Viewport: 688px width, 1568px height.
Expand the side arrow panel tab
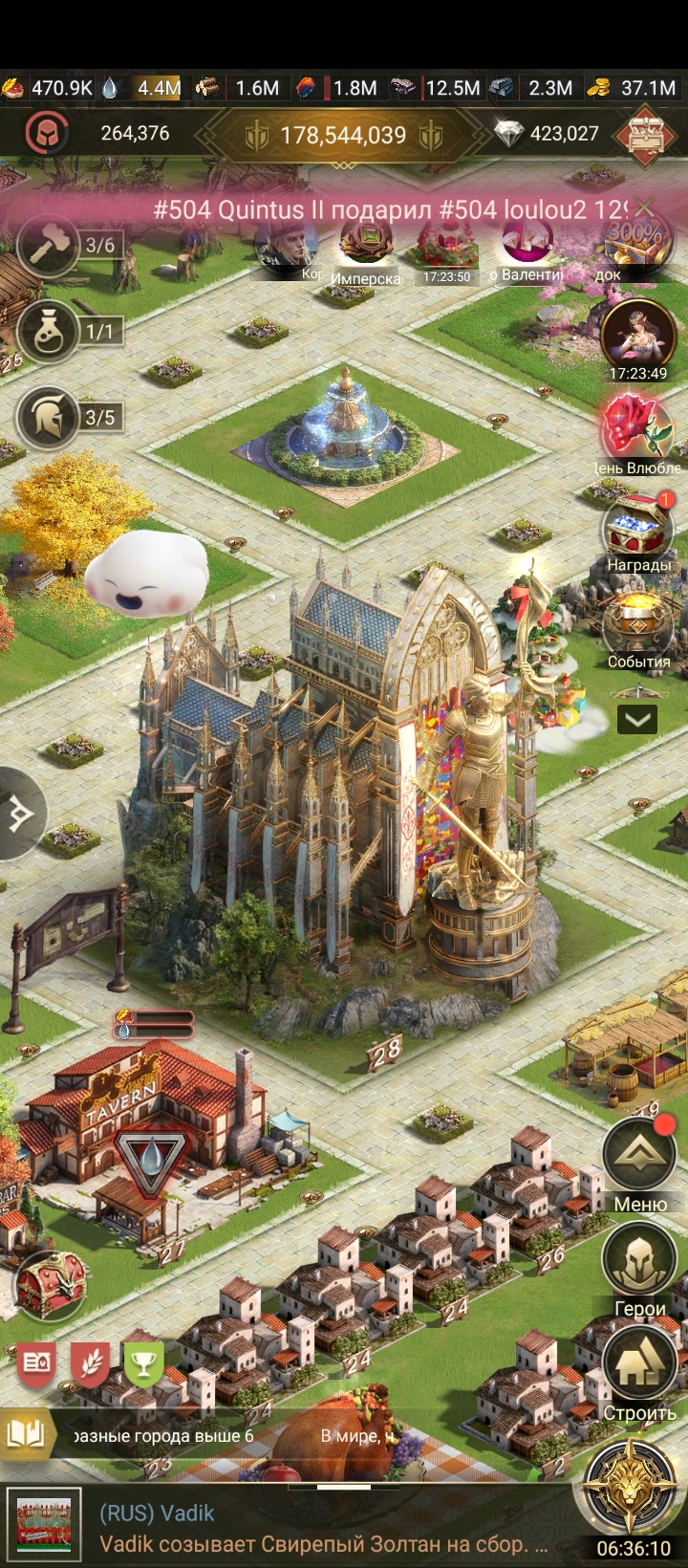(19, 815)
